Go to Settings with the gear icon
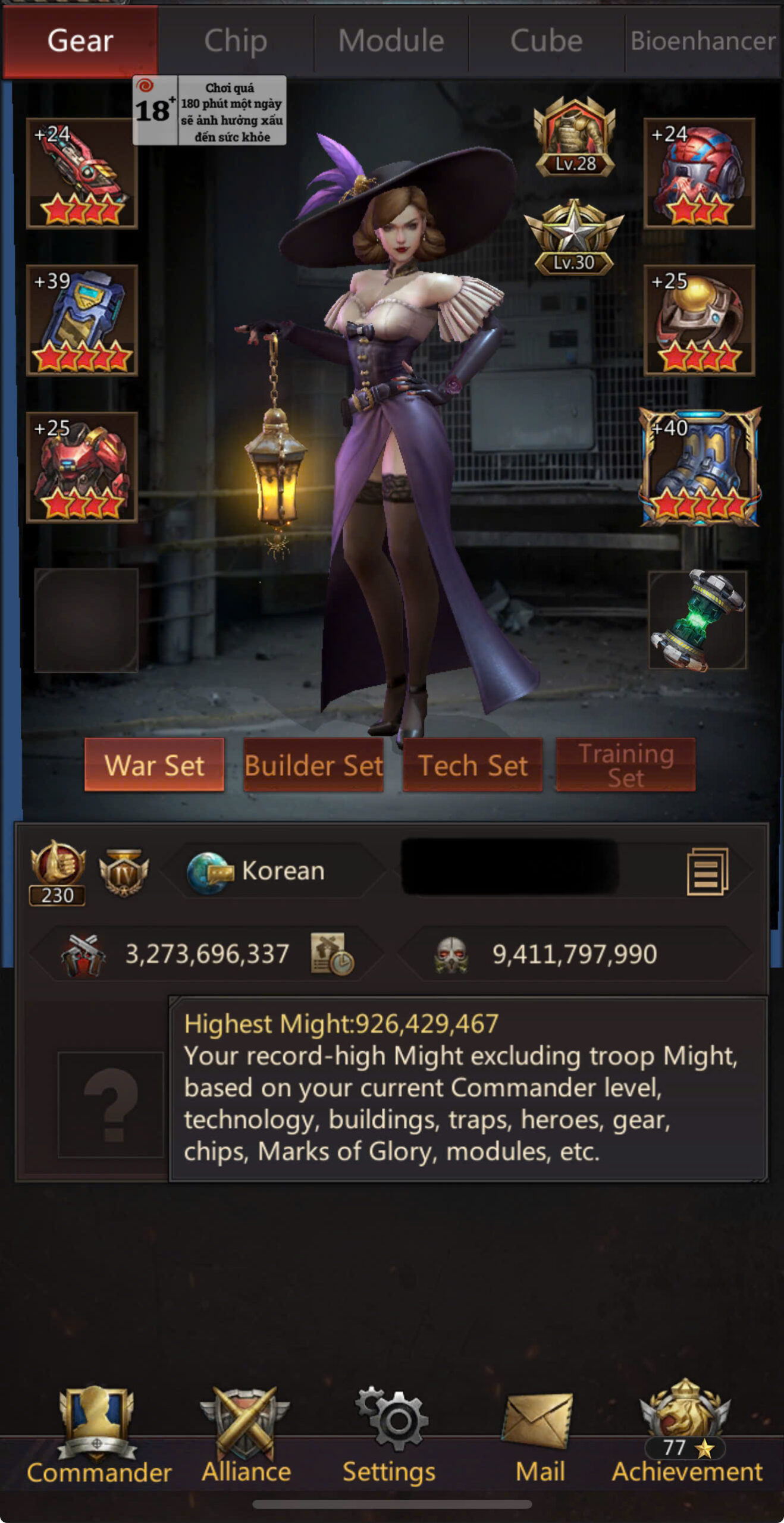 (390, 1434)
